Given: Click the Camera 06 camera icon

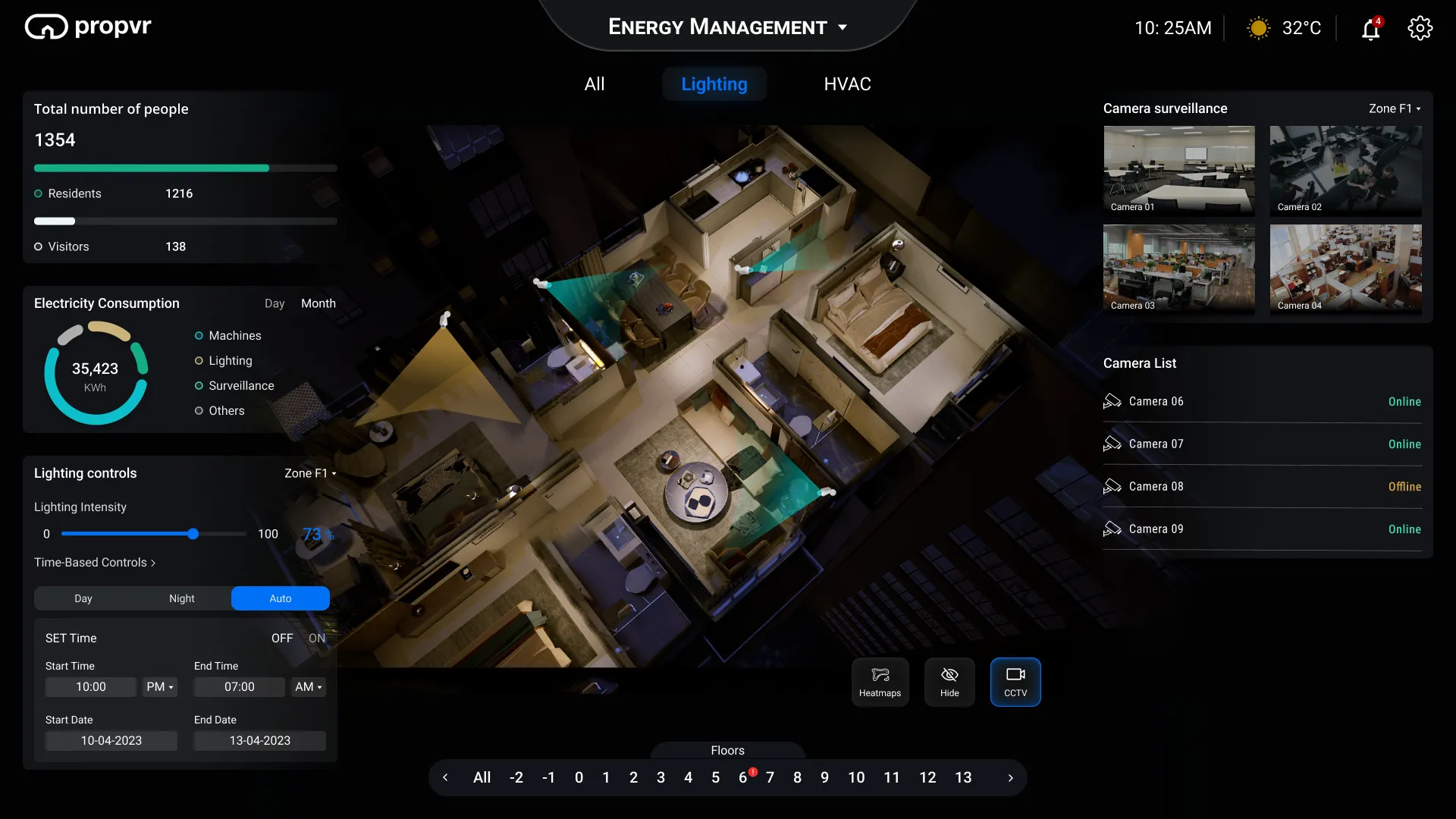Looking at the screenshot, I should tap(1113, 401).
